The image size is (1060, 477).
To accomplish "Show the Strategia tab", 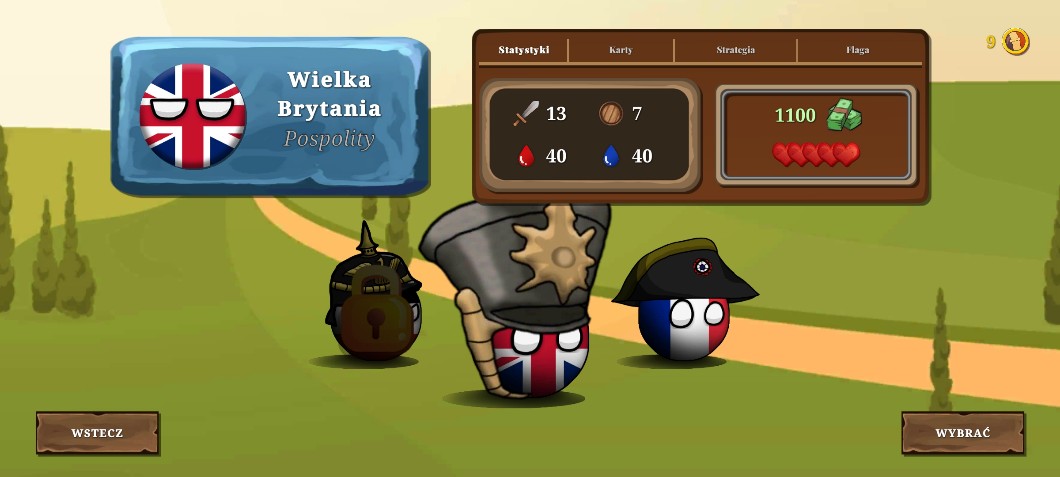I will (x=735, y=50).
